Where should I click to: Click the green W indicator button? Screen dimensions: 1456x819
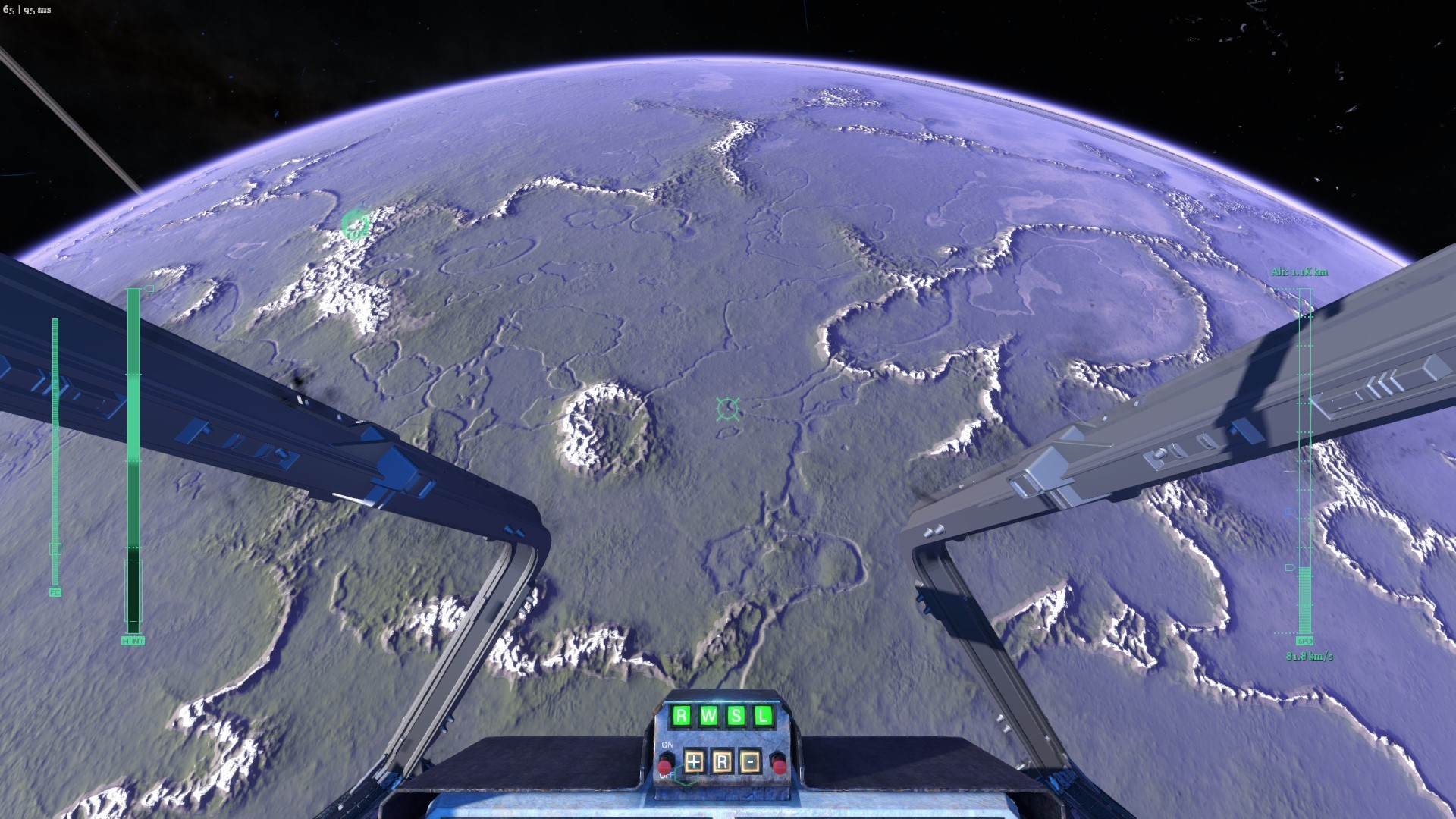[708, 715]
